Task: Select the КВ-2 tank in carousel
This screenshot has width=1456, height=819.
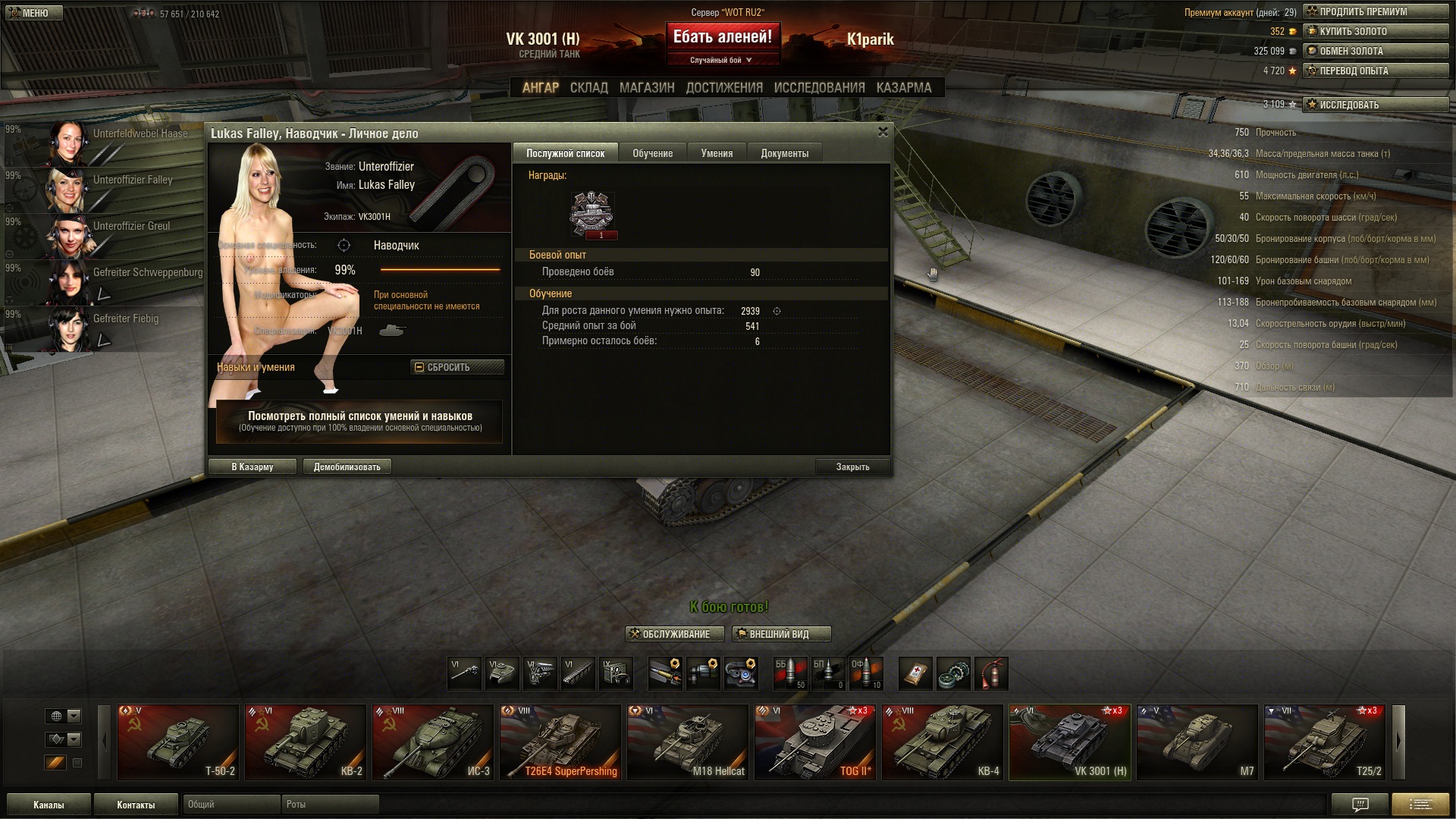Action: (305, 742)
